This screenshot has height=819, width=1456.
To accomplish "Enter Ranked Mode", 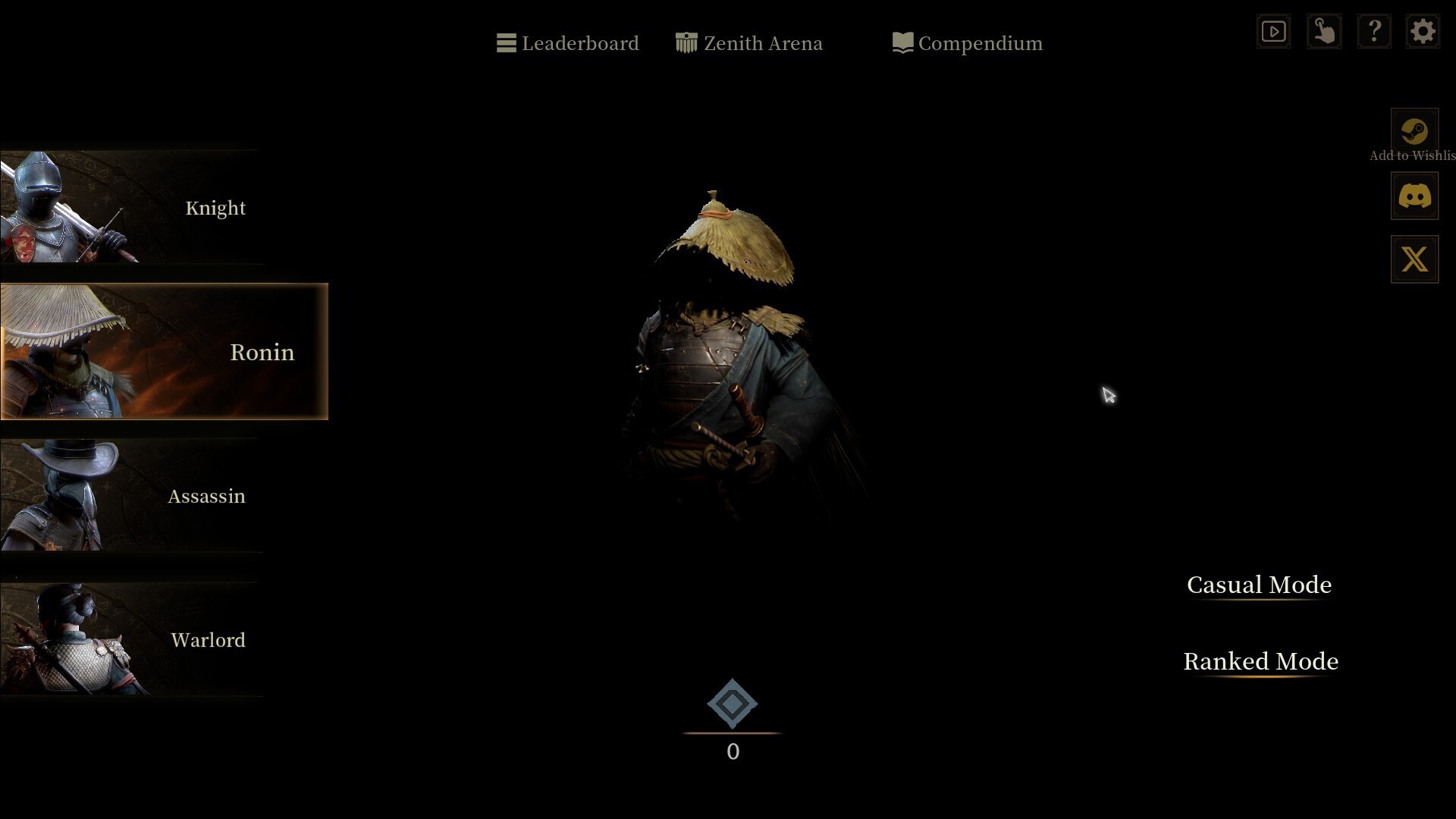I will [x=1260, y=661].
